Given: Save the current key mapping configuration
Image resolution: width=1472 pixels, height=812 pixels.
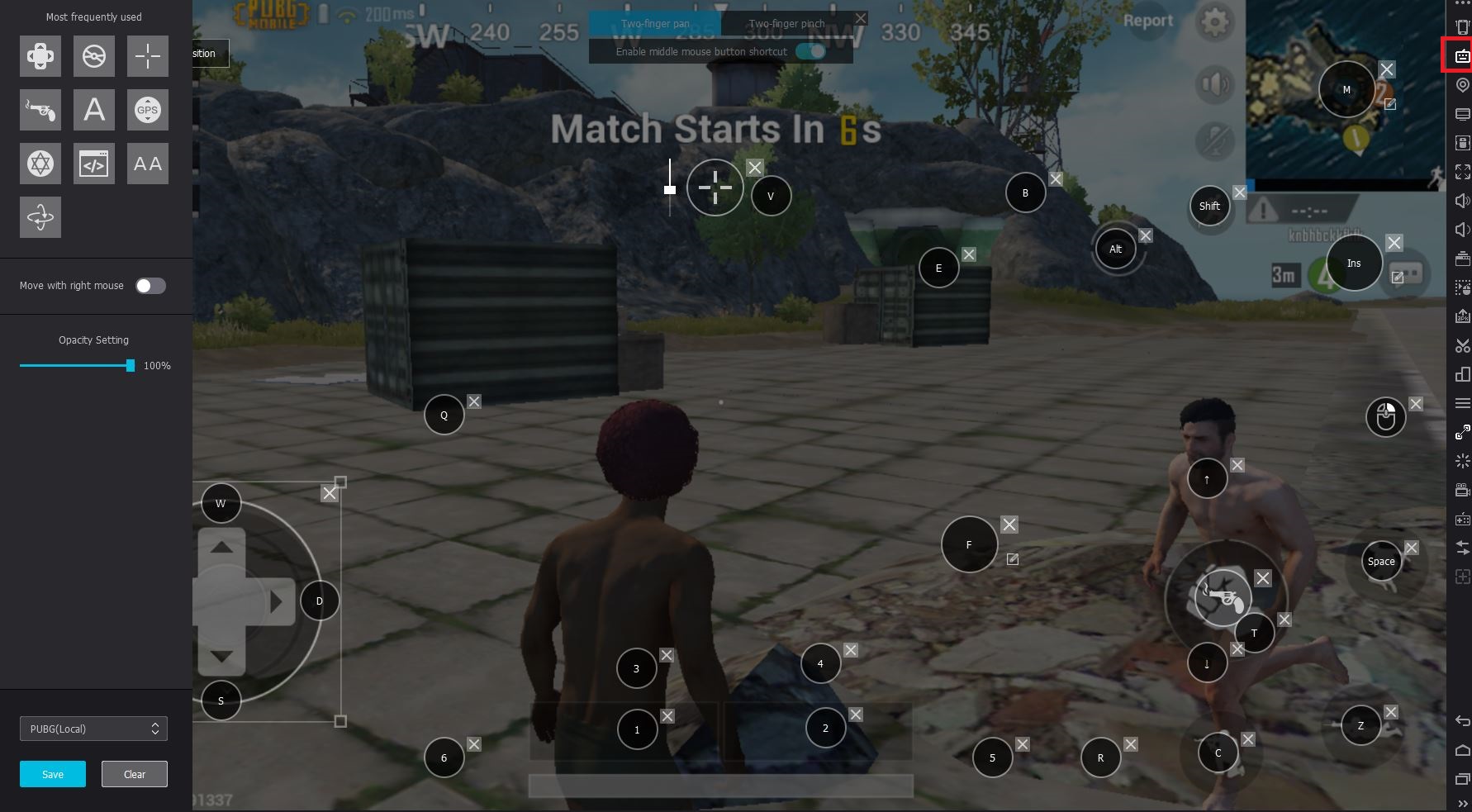Looking at the screenshot, I should [x=52, y=774].
